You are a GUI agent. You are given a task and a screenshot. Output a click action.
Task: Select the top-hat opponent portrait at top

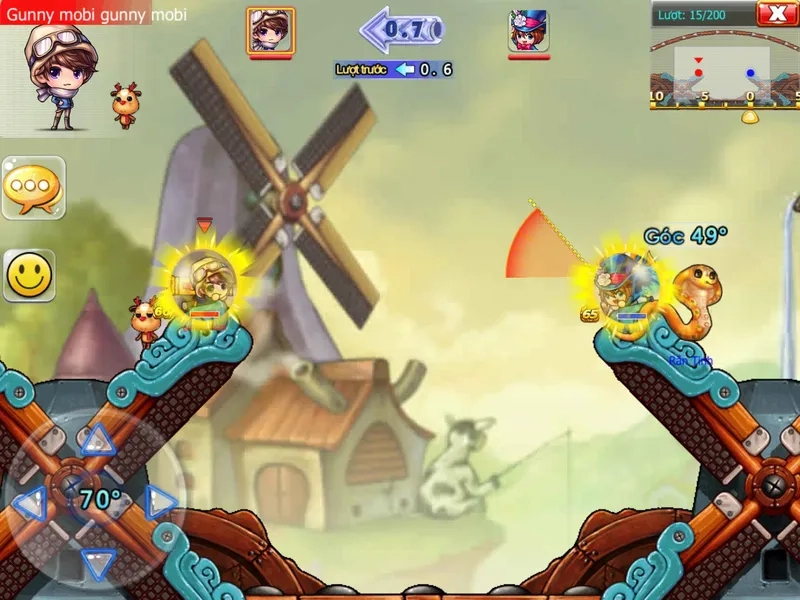tap(527, 30)
